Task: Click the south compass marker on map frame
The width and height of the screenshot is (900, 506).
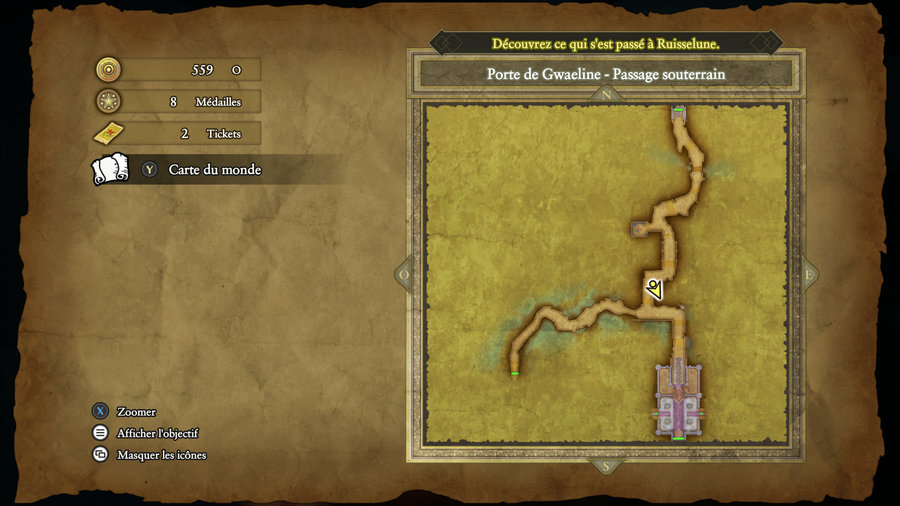Action: 604,466
